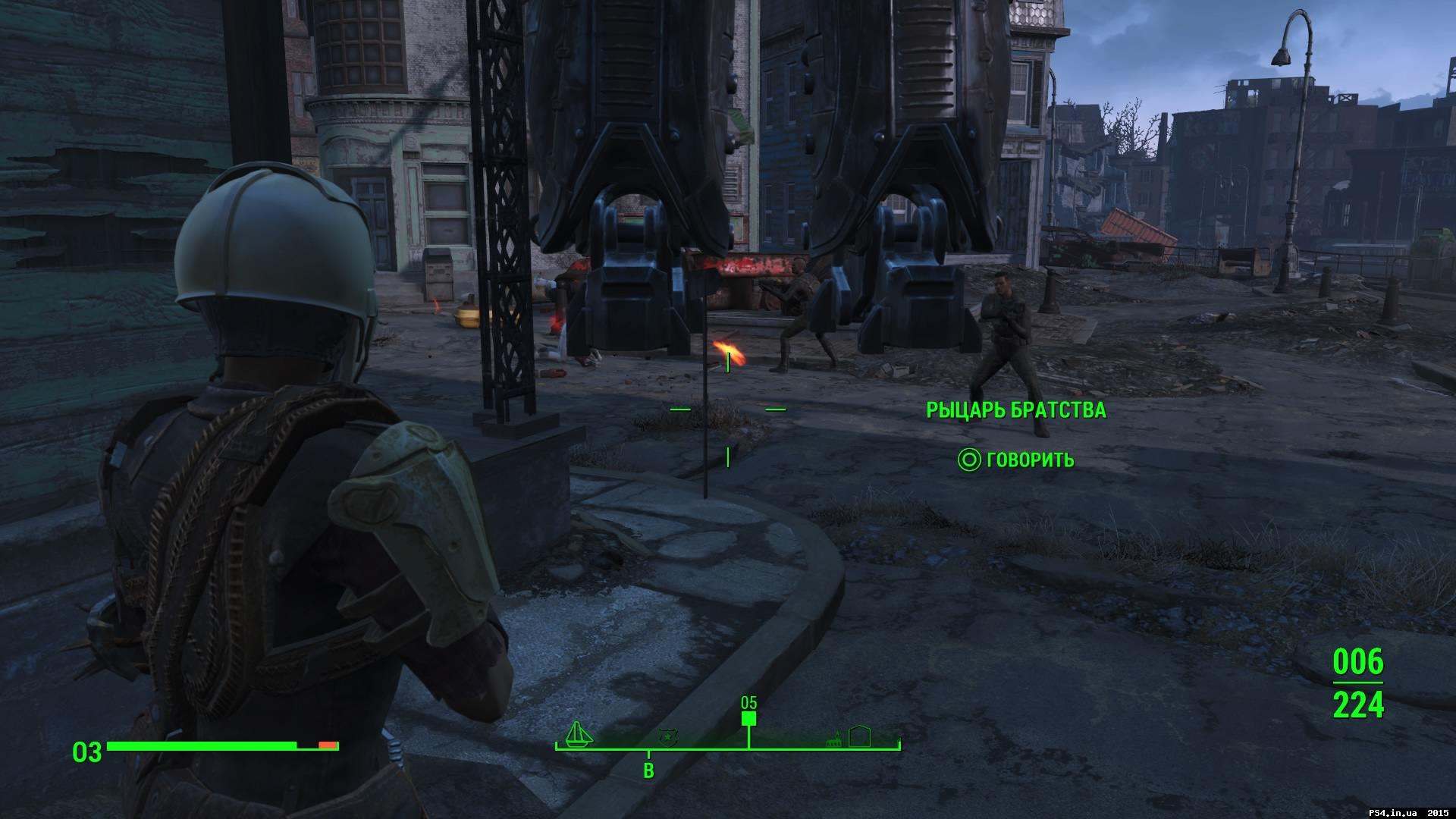Click the shield star marker on the compass

(x=667, y=738)
